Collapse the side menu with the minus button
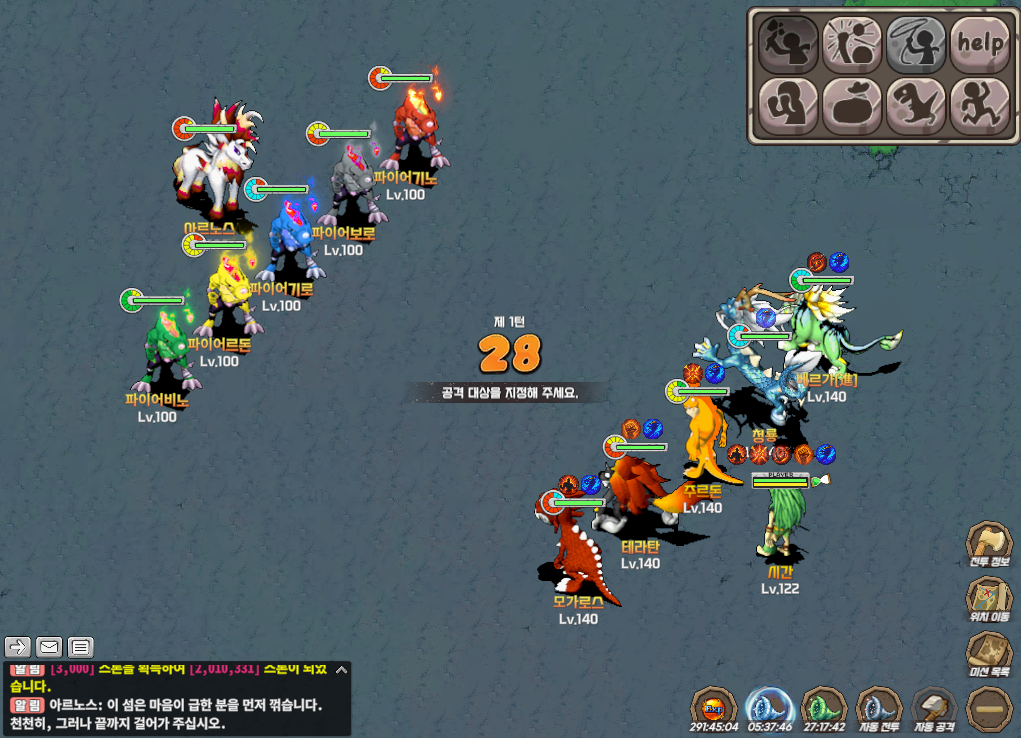The width and height of the screenshot is (1021, 738). (x=989, y=708)
